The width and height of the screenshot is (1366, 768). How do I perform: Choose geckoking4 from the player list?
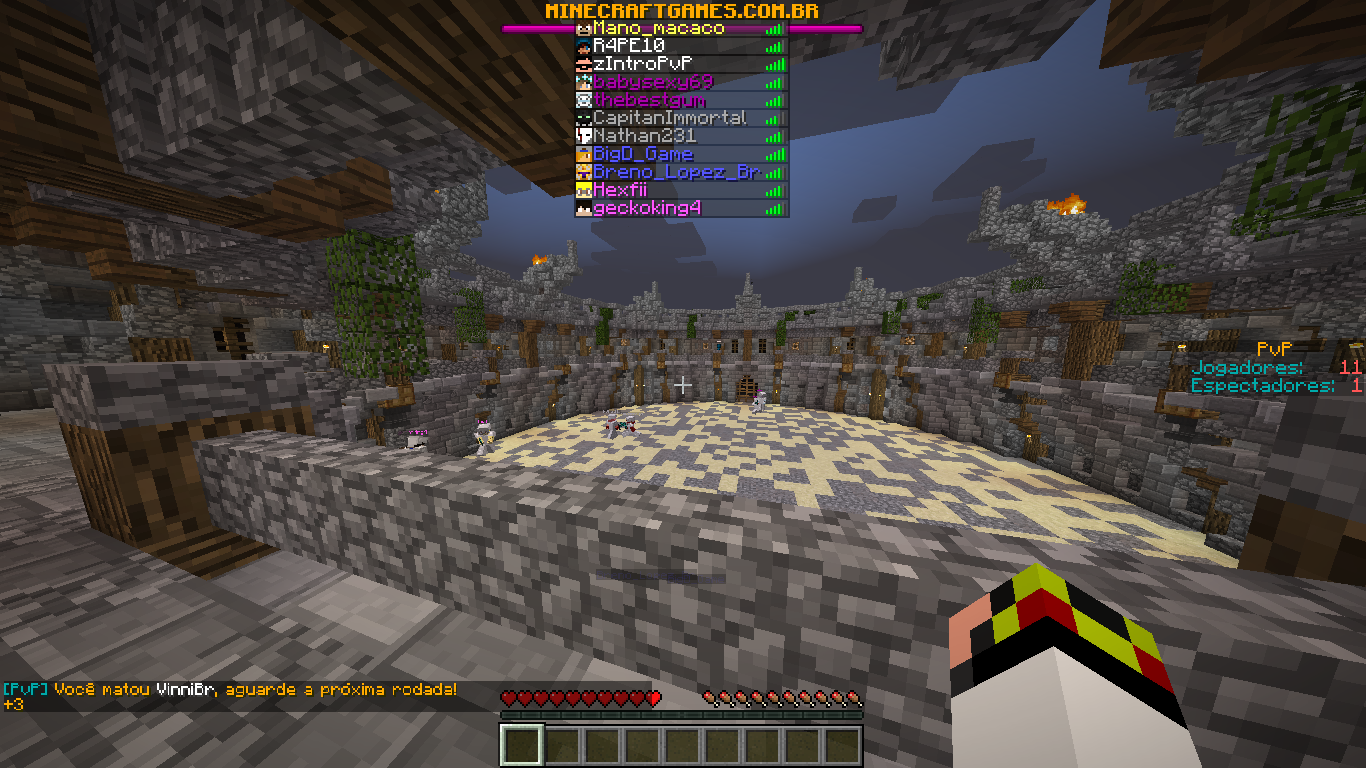pos(647,208)
